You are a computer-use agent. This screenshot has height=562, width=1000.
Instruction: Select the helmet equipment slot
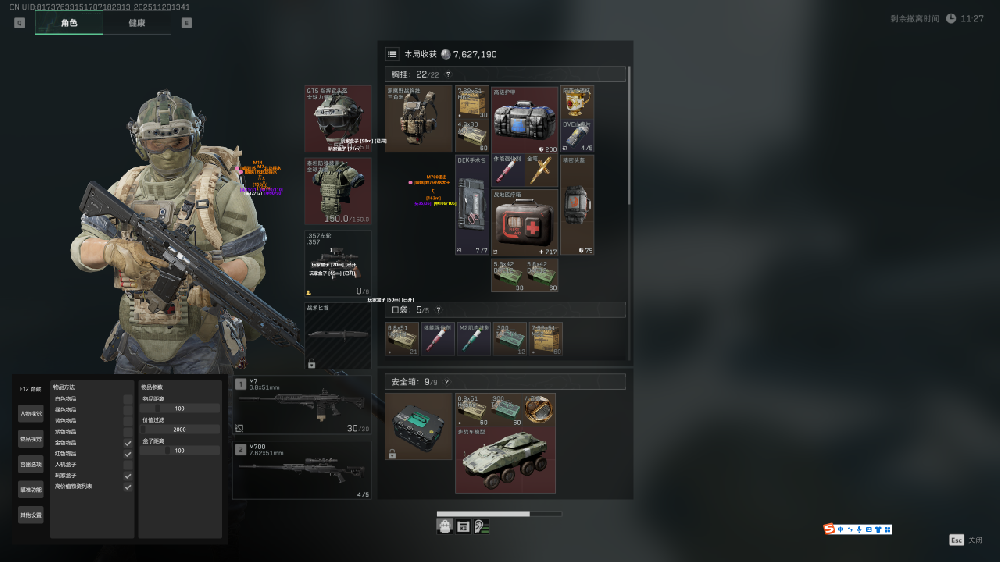point(338,118)
